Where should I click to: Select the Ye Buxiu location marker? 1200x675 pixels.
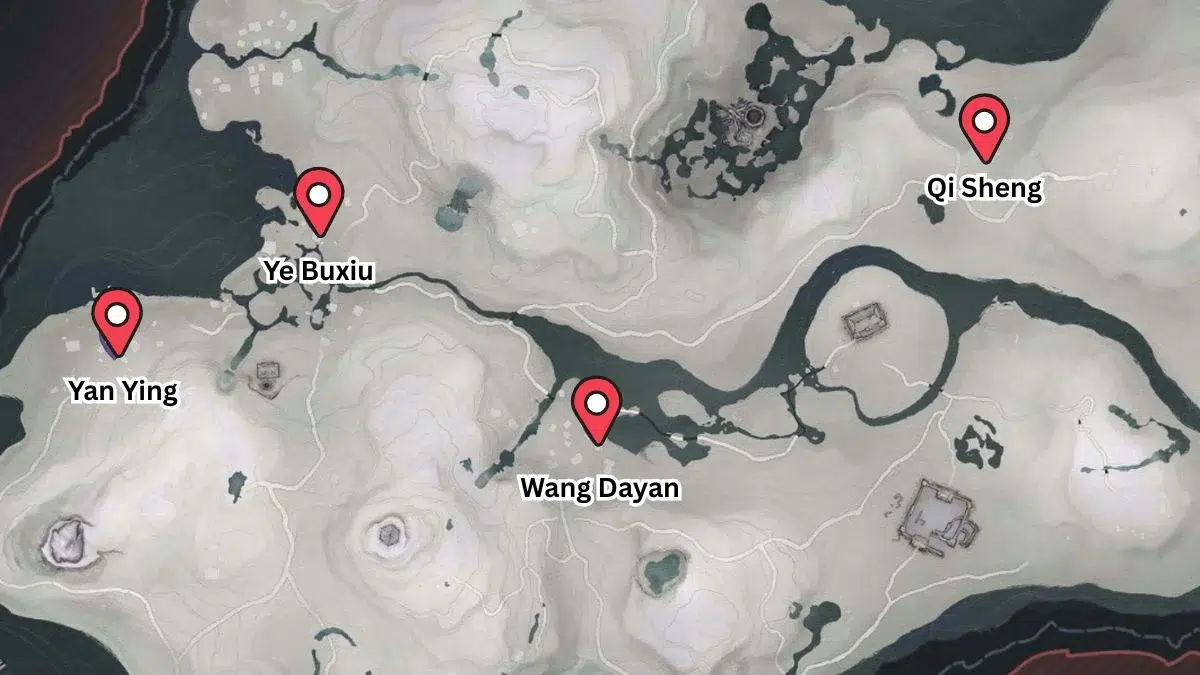pos(319,197)
